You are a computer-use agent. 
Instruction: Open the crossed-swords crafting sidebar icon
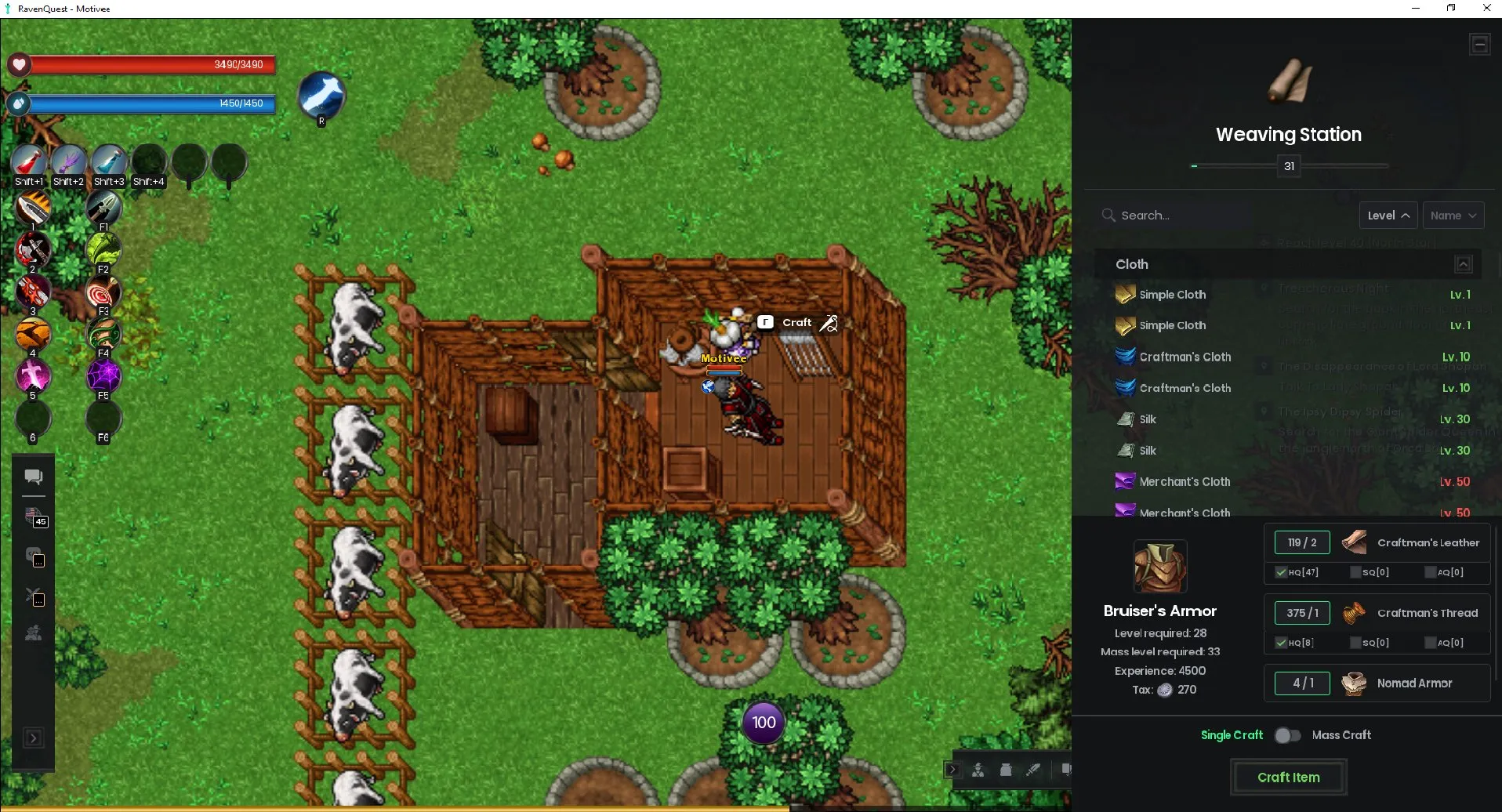(x=34, y=598)
